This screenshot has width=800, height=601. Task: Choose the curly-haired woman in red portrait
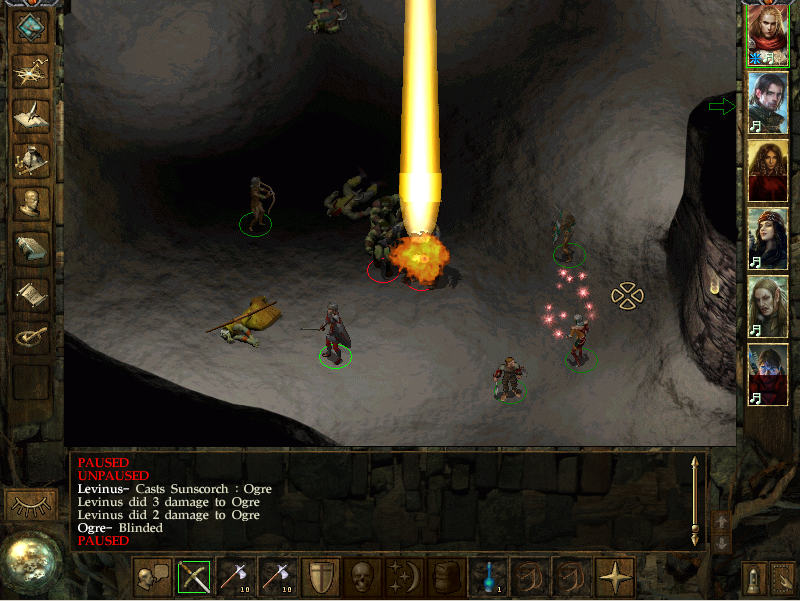pos(767,170)
